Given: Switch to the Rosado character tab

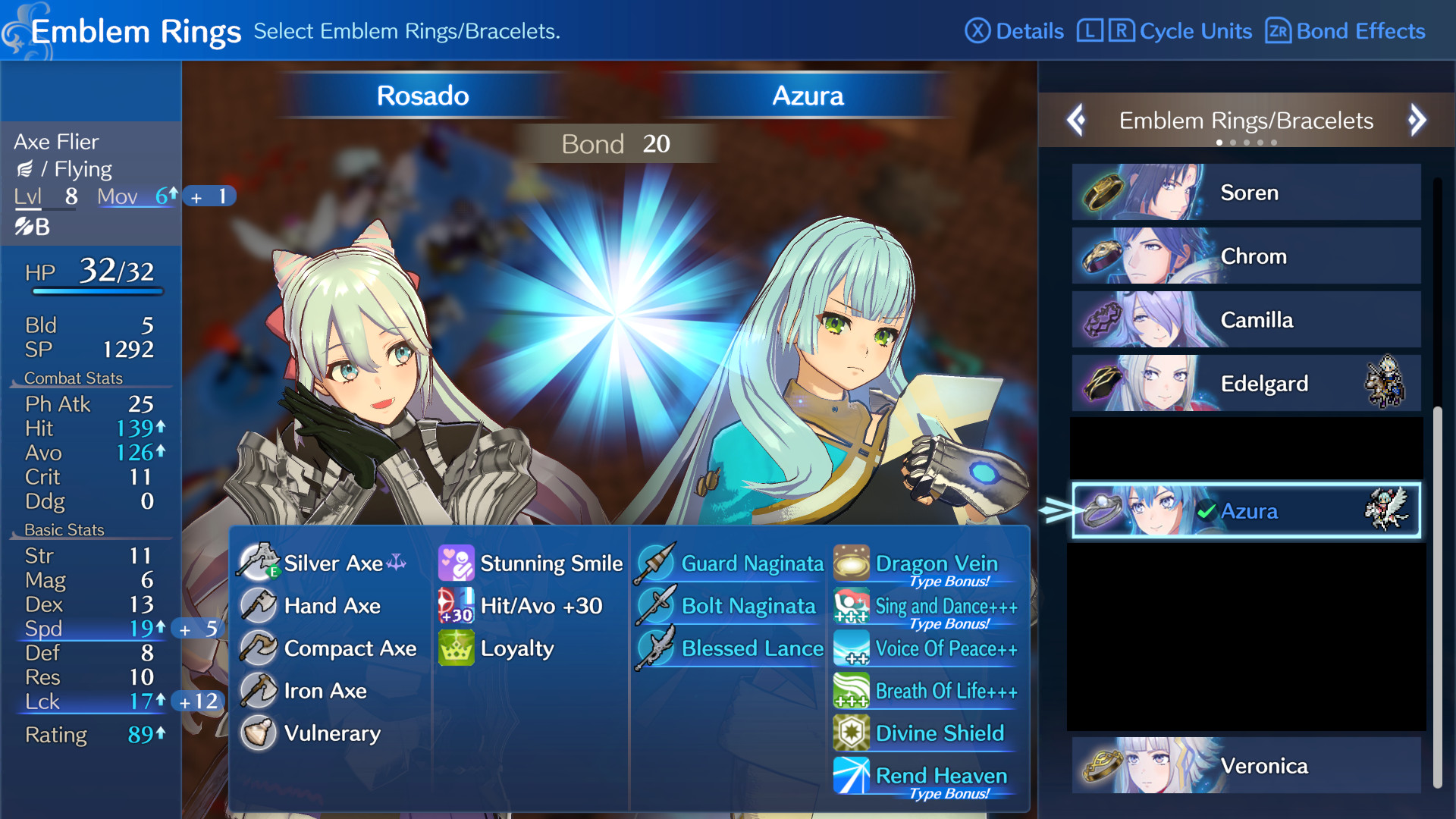Looking at the screenshot, I should [x=422, y=96].
